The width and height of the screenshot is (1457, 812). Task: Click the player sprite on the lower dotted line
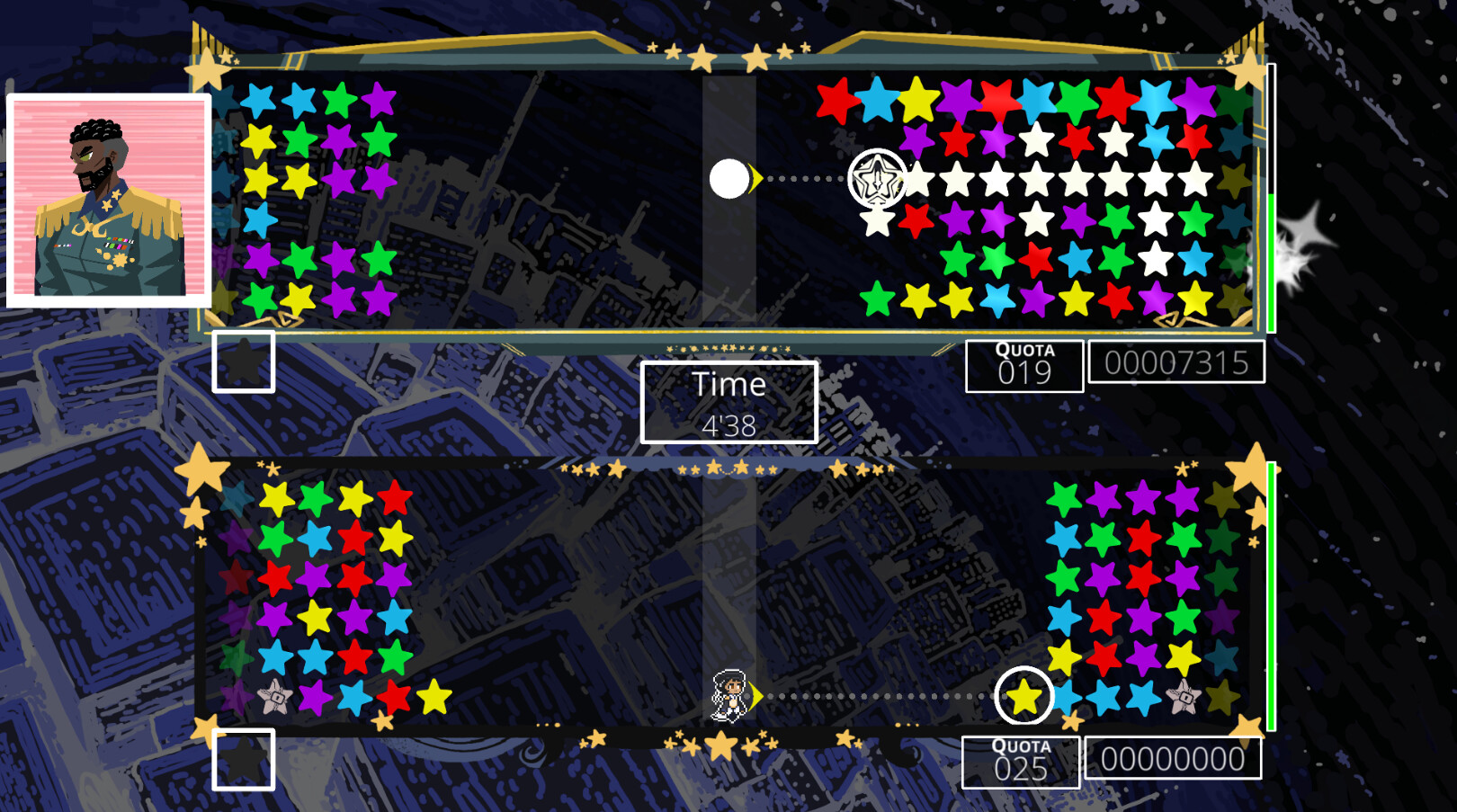pyautogui.click(x=730, y=697)
